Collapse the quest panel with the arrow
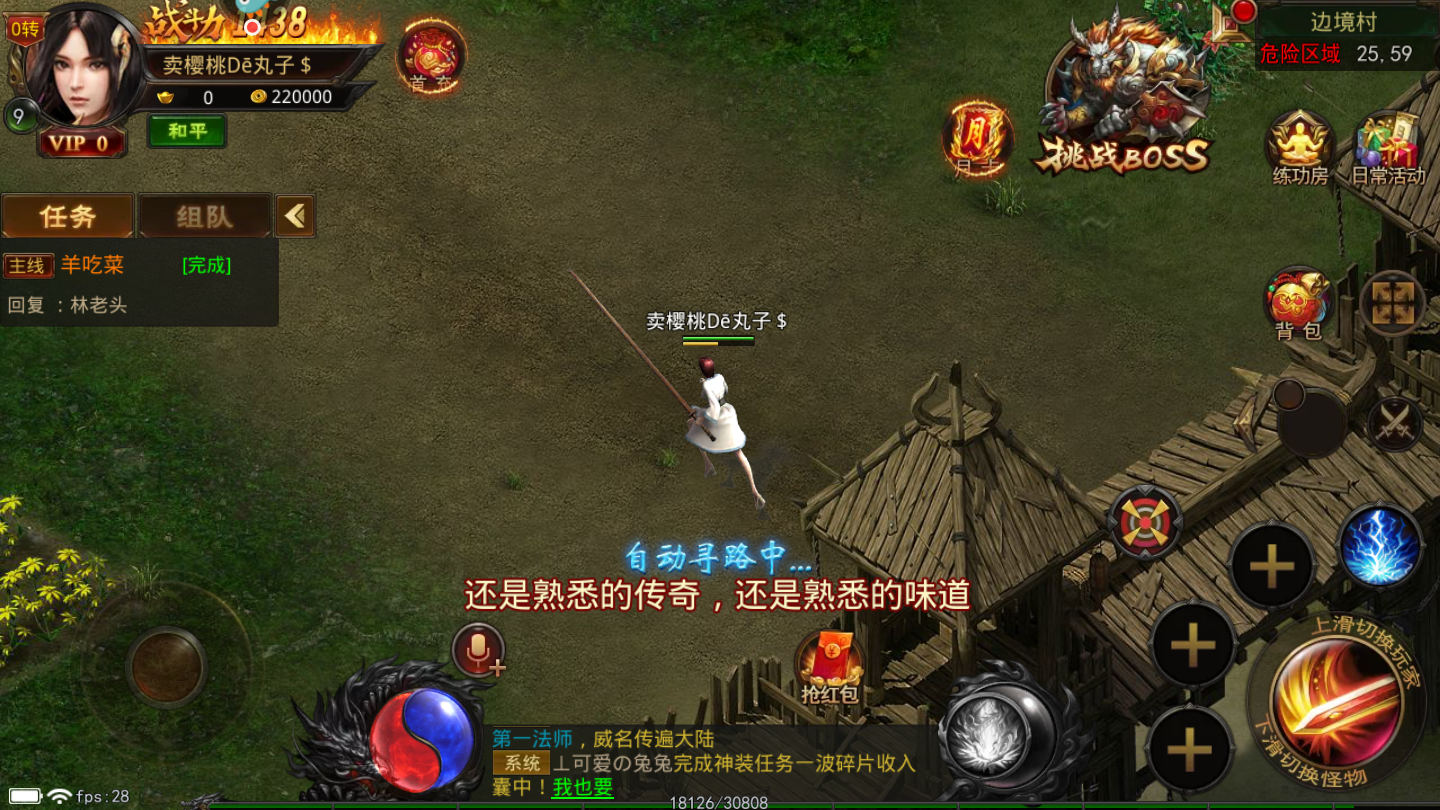The height and width of the screenshot is (810, 1440). tap(295, 215)
